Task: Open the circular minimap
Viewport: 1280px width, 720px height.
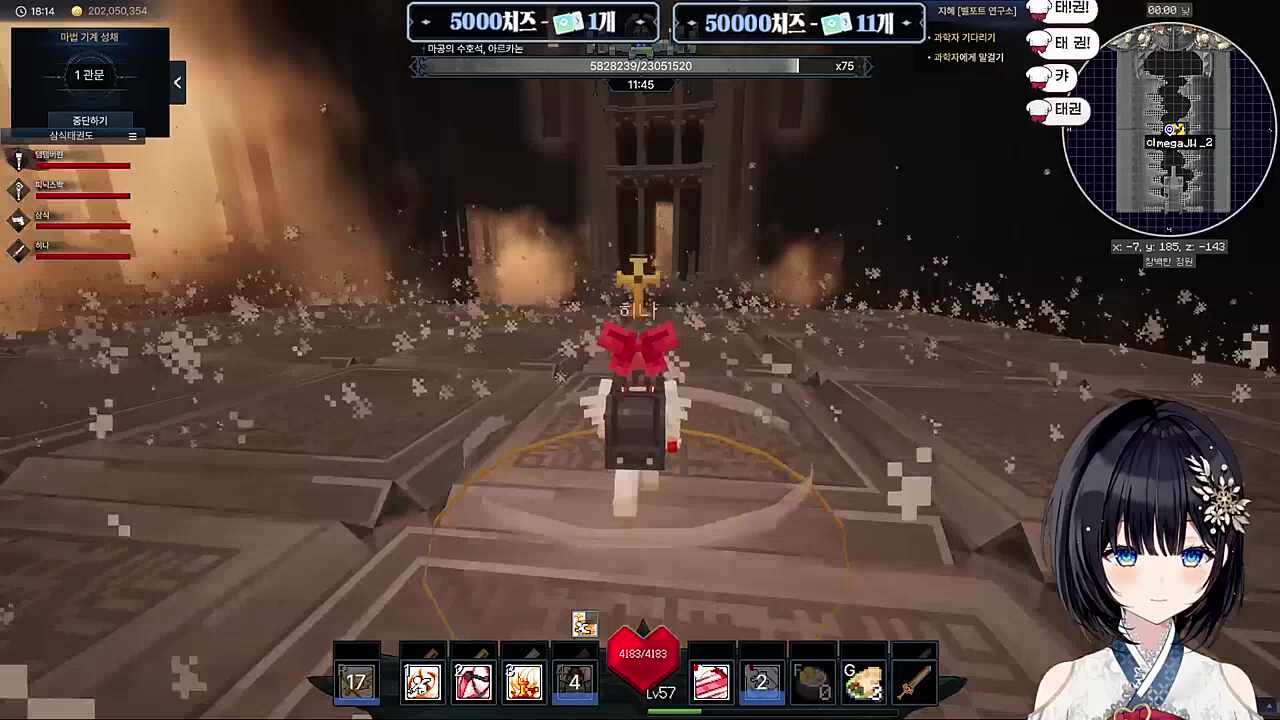Action: click(x=1169, y=130)
